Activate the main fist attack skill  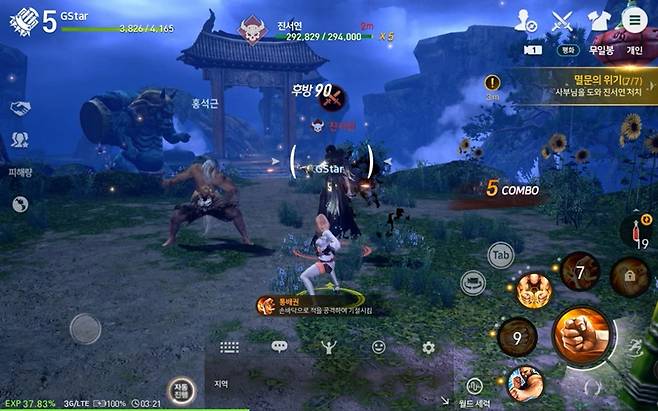[581, 336]
